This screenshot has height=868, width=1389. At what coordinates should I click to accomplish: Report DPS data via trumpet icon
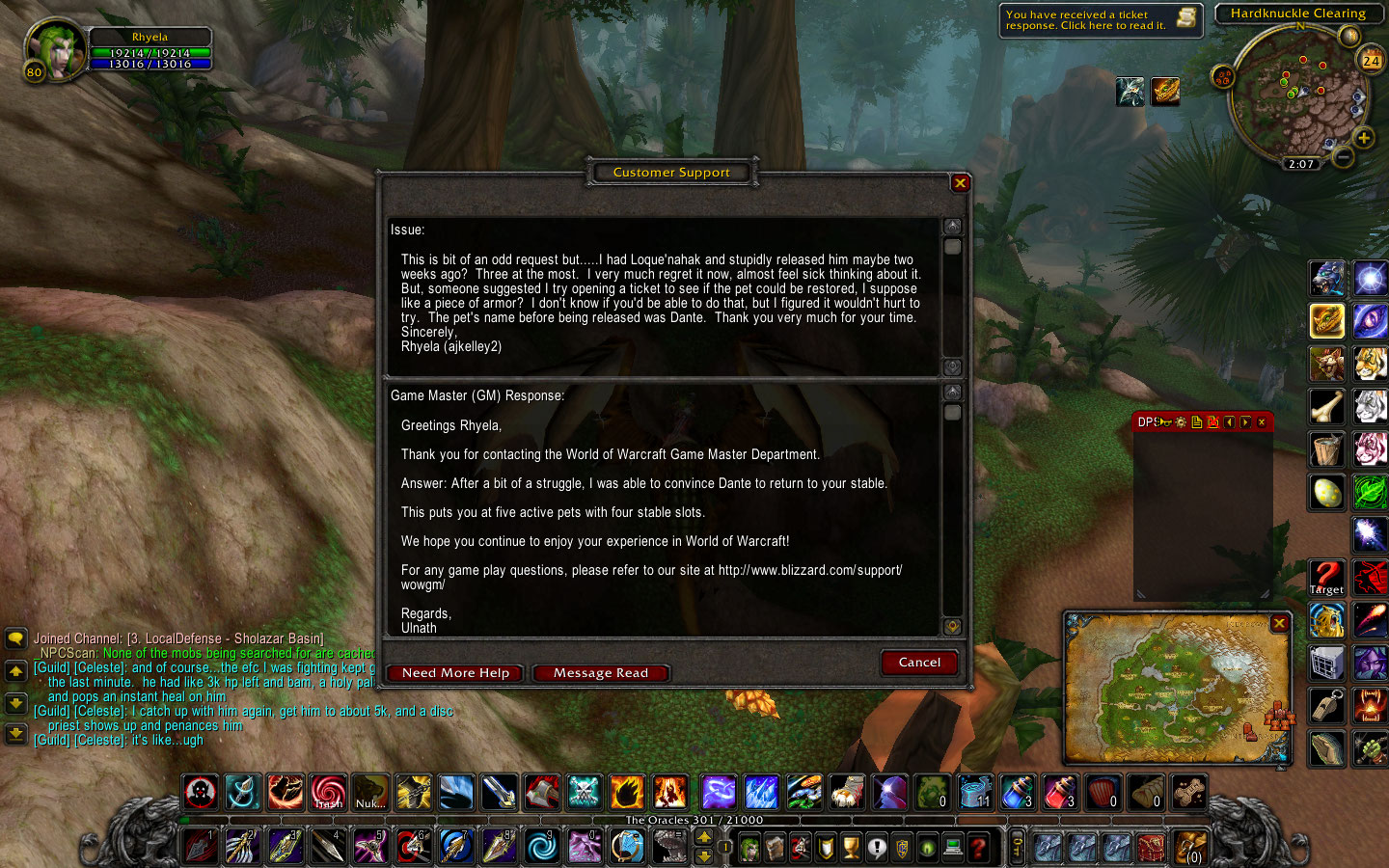click(x=1165, y=421)
